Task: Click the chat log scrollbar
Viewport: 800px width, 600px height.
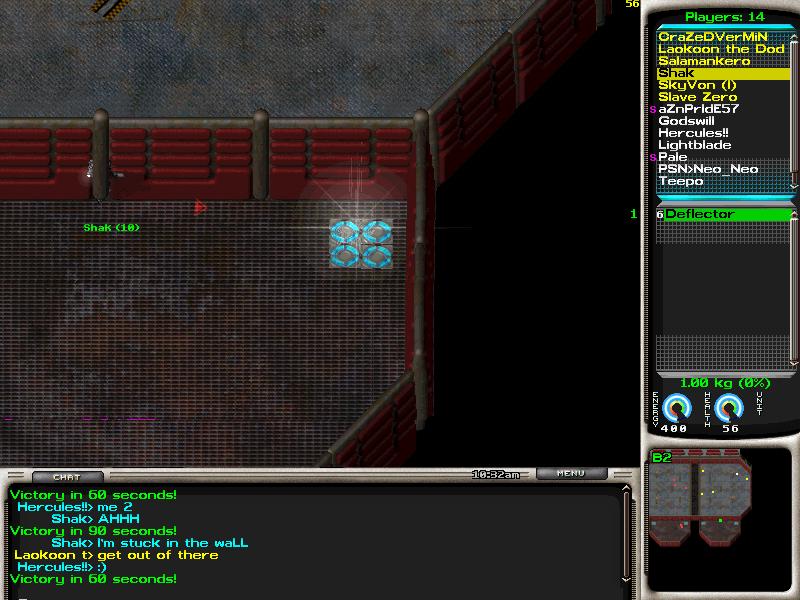Action: tap(628, 535)
